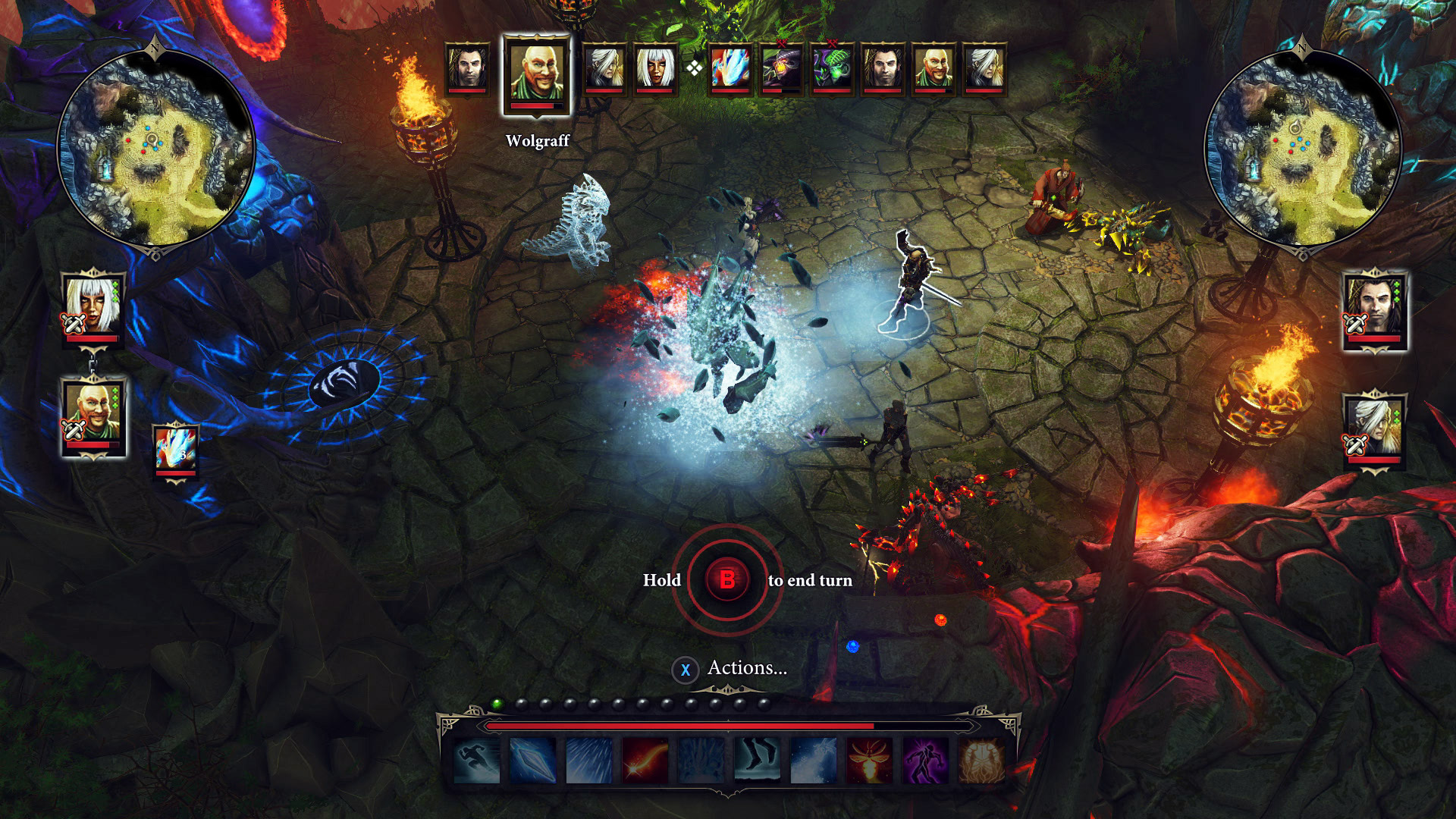Screen dimensions: 1456x819
Task: Choose the pale-haired character's party portrait
Action: tap(1374, 429)
